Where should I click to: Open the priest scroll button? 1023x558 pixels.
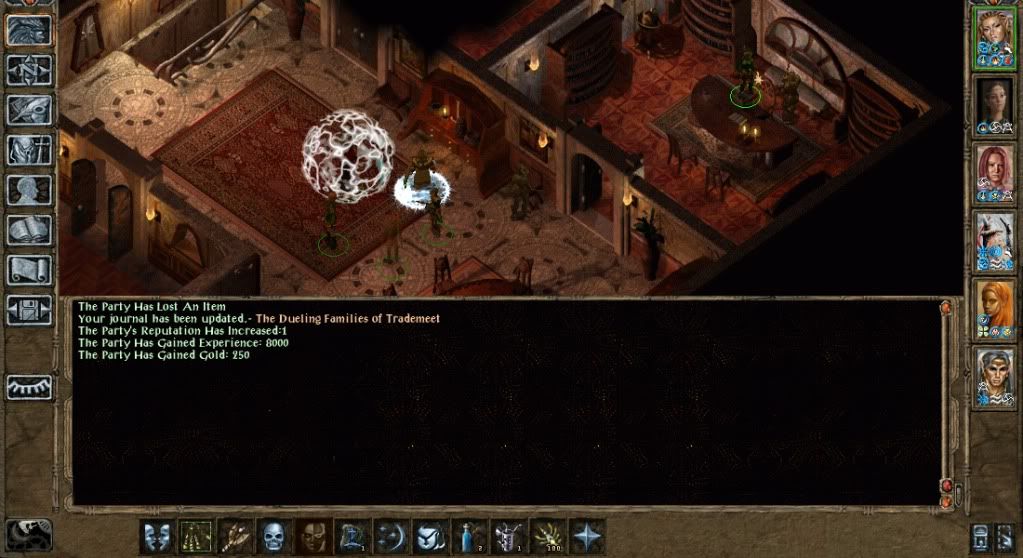29,270
